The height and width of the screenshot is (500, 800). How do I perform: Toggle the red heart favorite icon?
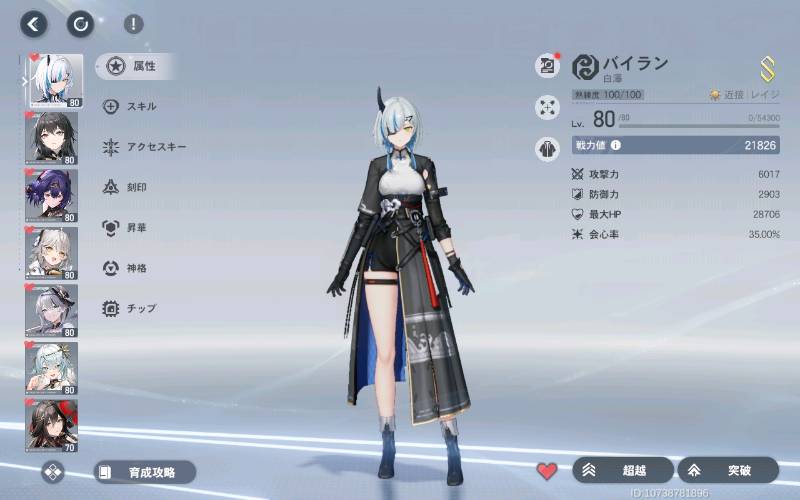[x=546, y=470]
